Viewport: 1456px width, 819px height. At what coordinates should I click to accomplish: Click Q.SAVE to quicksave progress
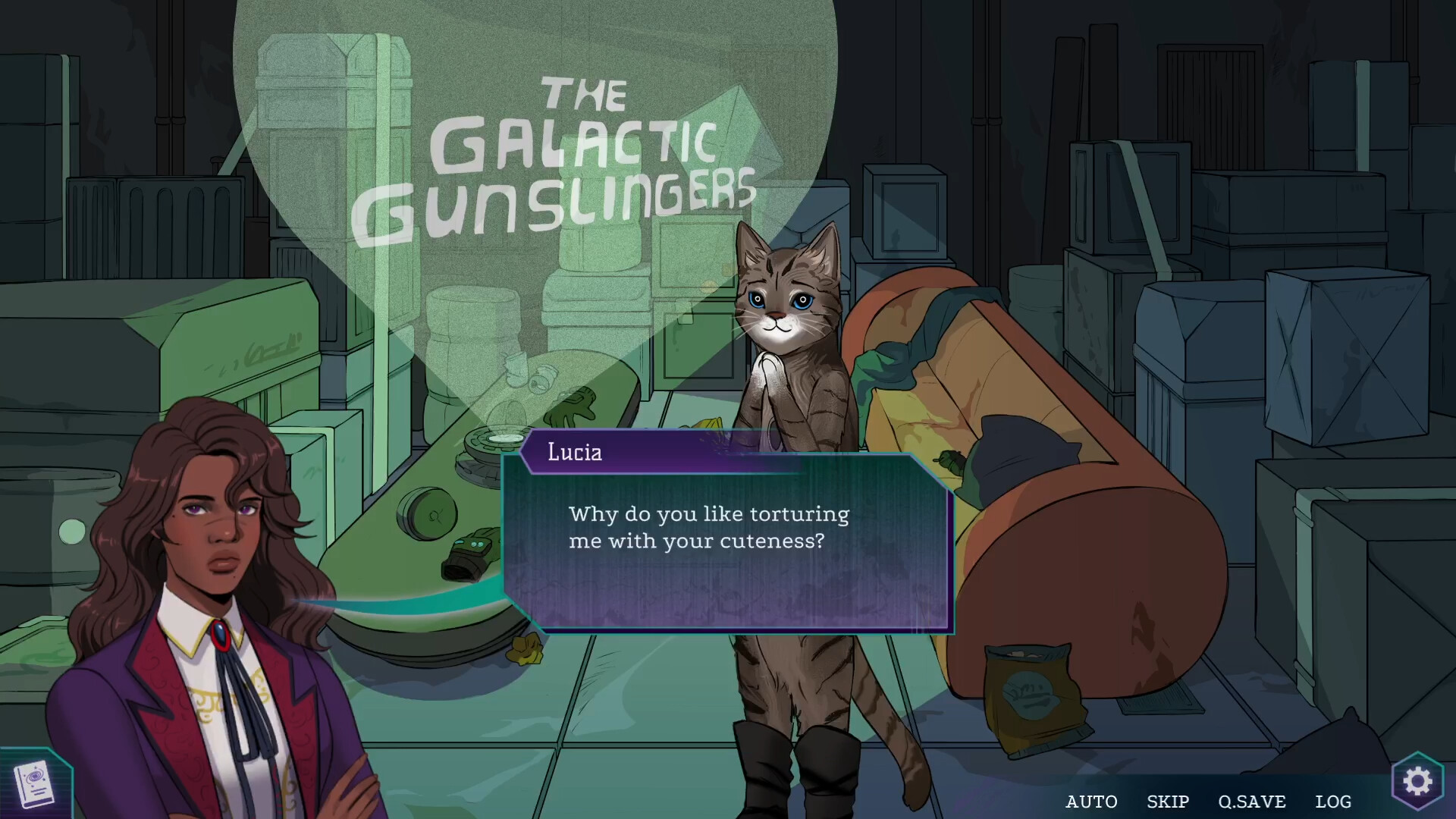click(x=1253, y=802)
